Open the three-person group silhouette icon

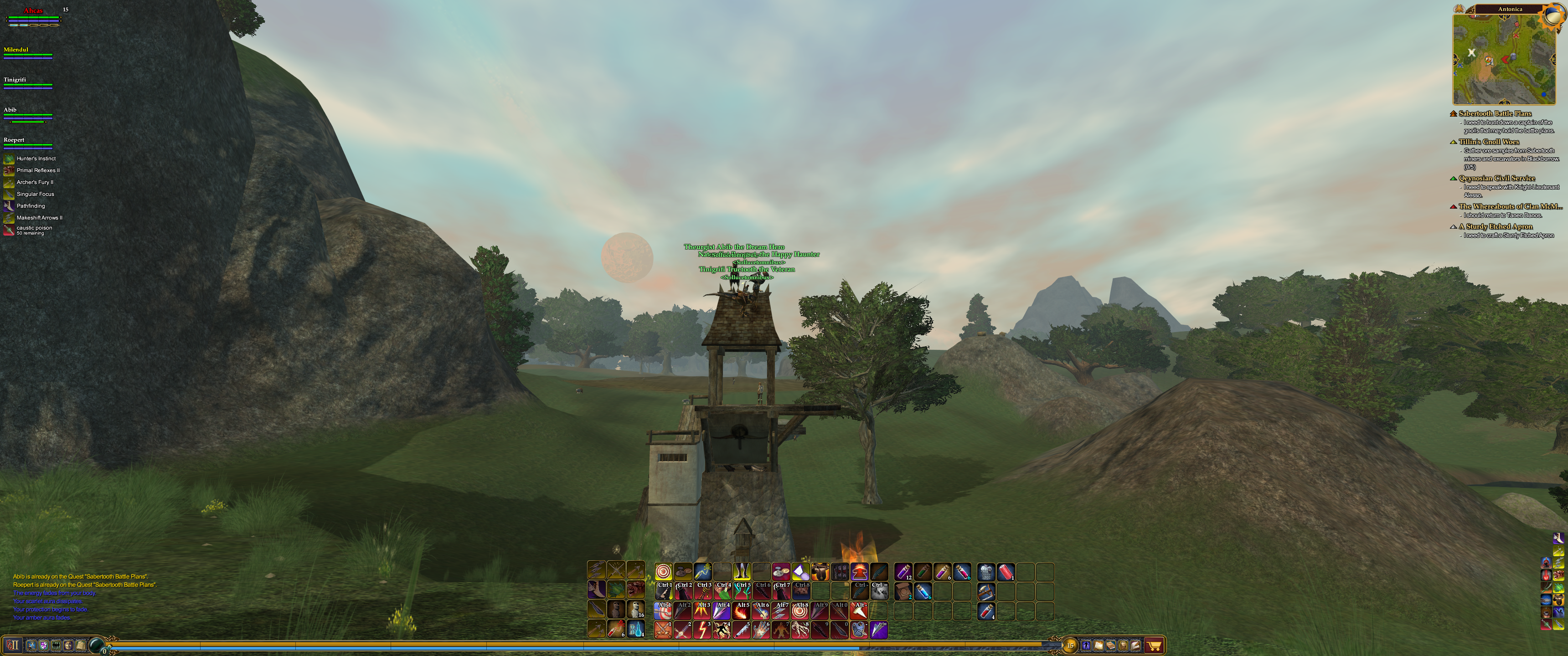[56, 646]
